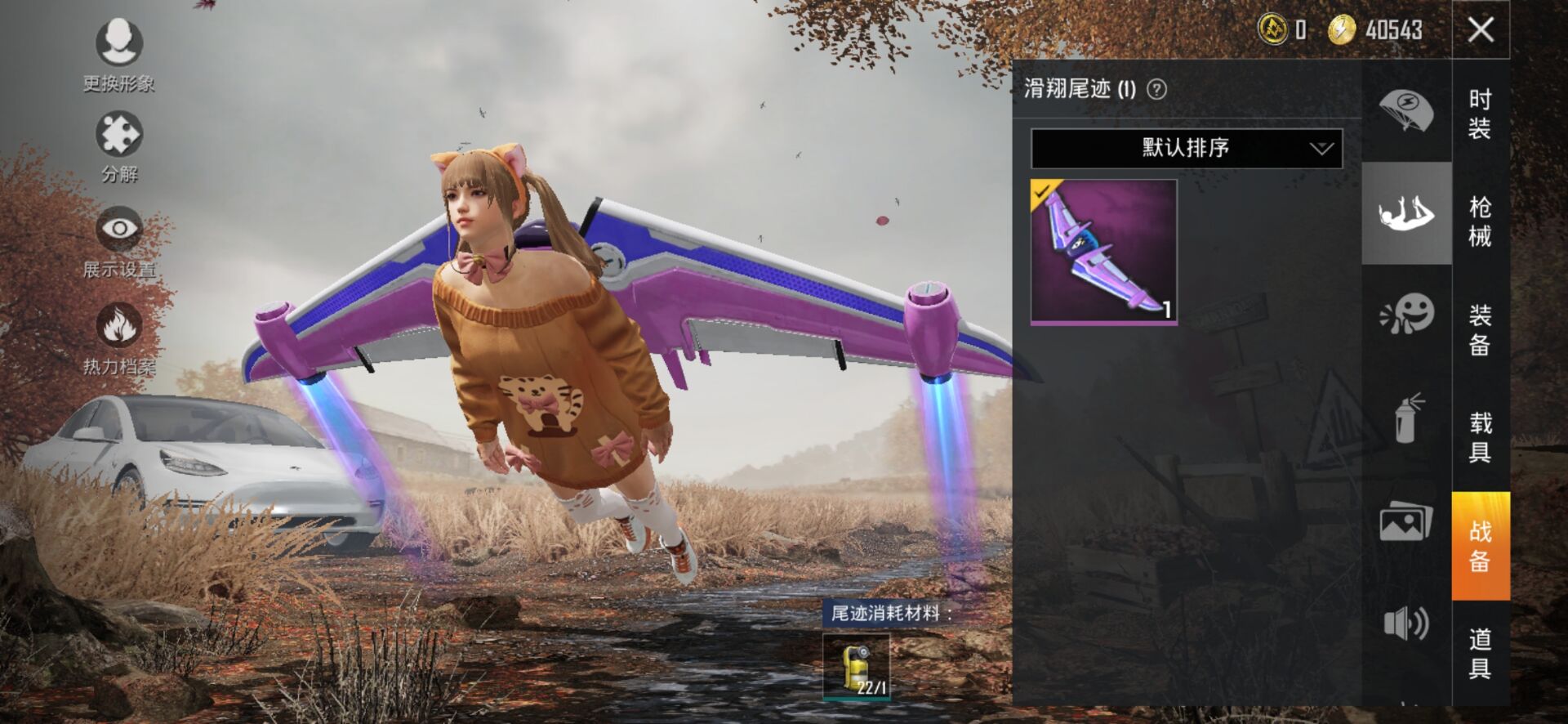Open the speaker voice category
This screenshot has width=1568, height=724.
[x=1406, y=623]
